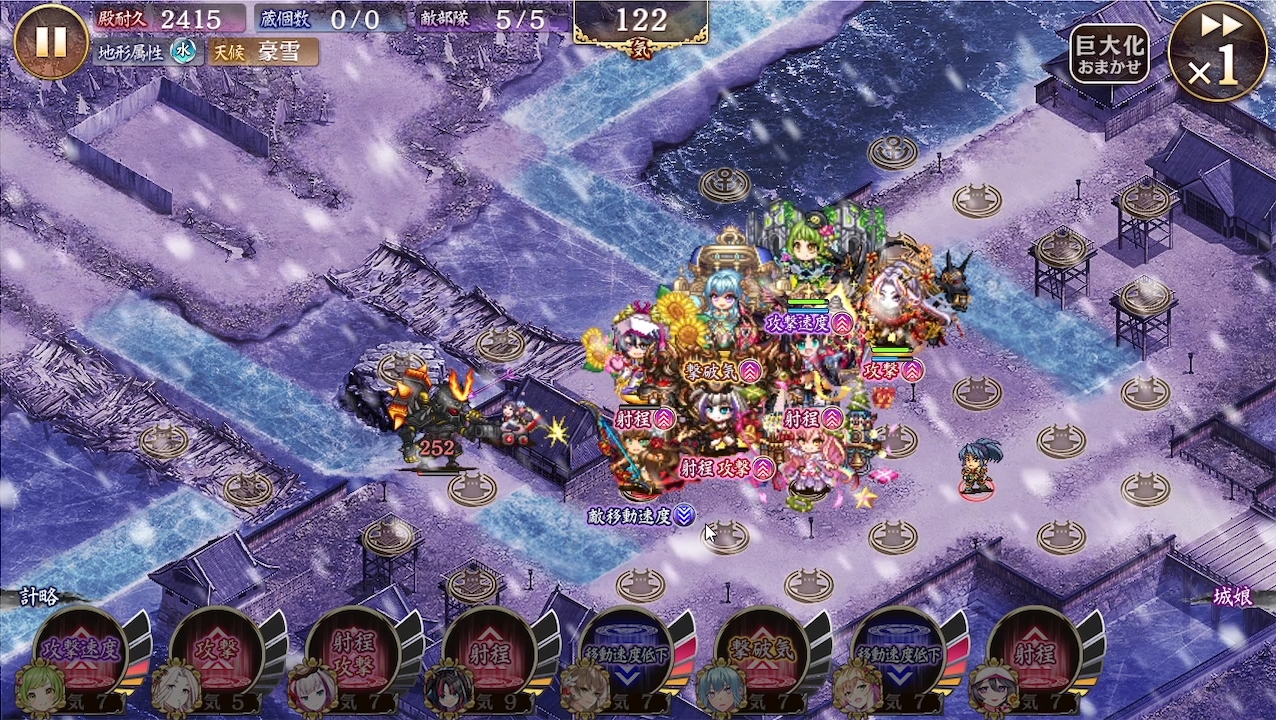Toggle the ×1 game speed button
This screenshot has height=720, width=1276.
[x=1217, y=50]
